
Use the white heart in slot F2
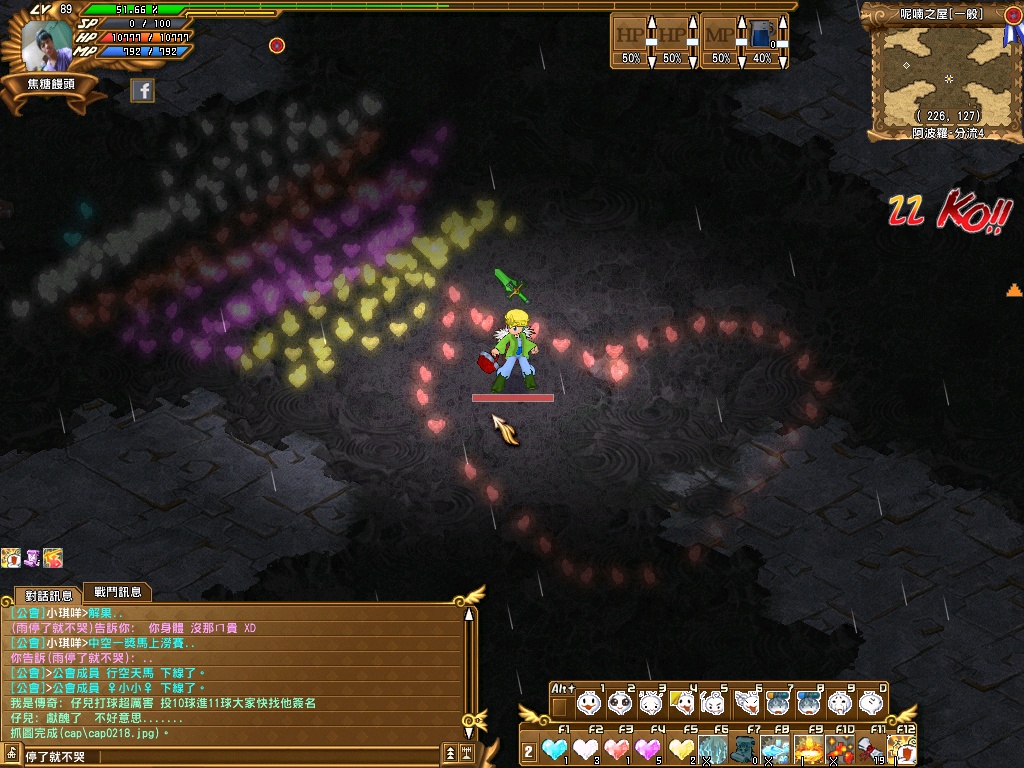pos(586,748)
